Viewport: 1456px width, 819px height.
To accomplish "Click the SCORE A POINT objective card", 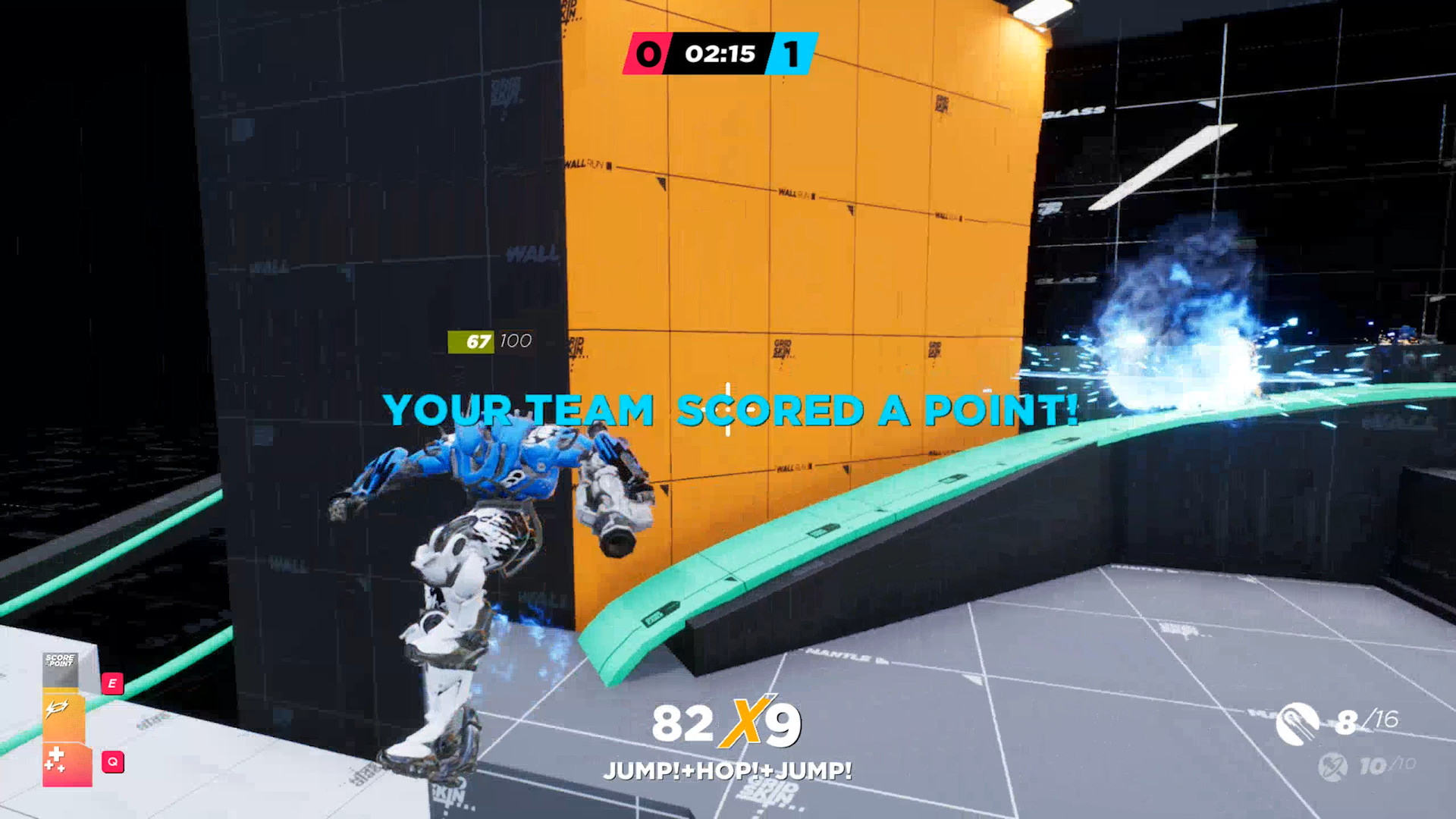I will [x=60, y=661].
